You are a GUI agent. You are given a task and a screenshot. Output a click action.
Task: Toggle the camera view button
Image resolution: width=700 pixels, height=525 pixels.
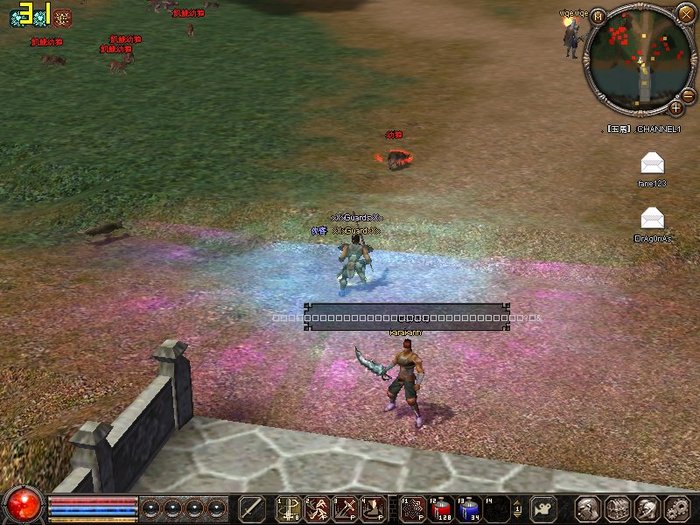pos(543,508)
